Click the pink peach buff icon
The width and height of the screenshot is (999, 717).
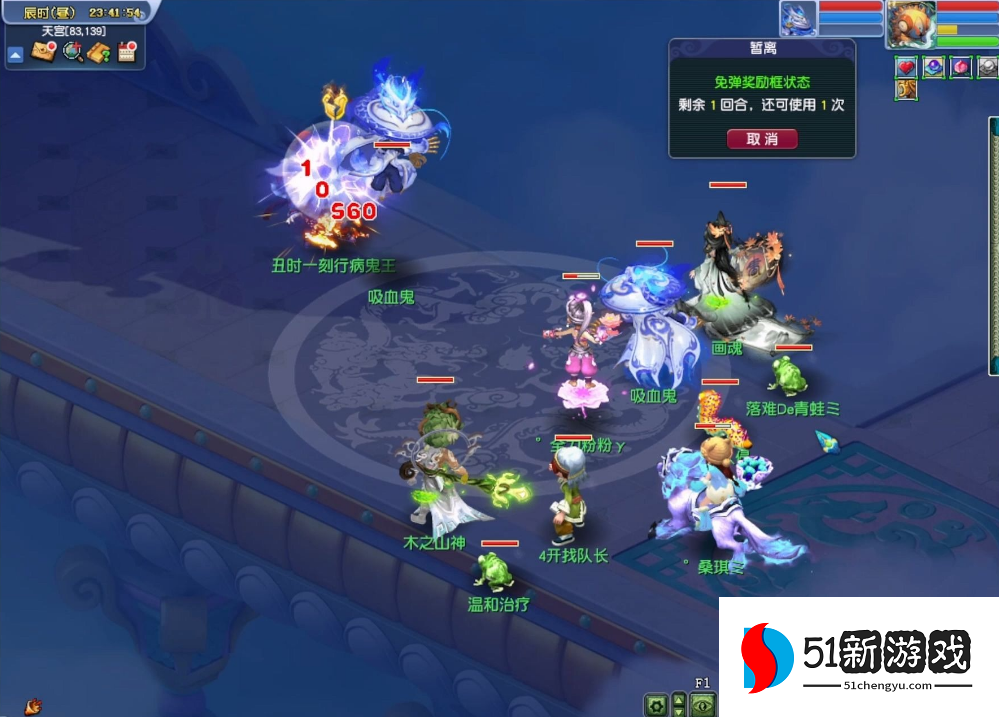click(x=960, y=68)
